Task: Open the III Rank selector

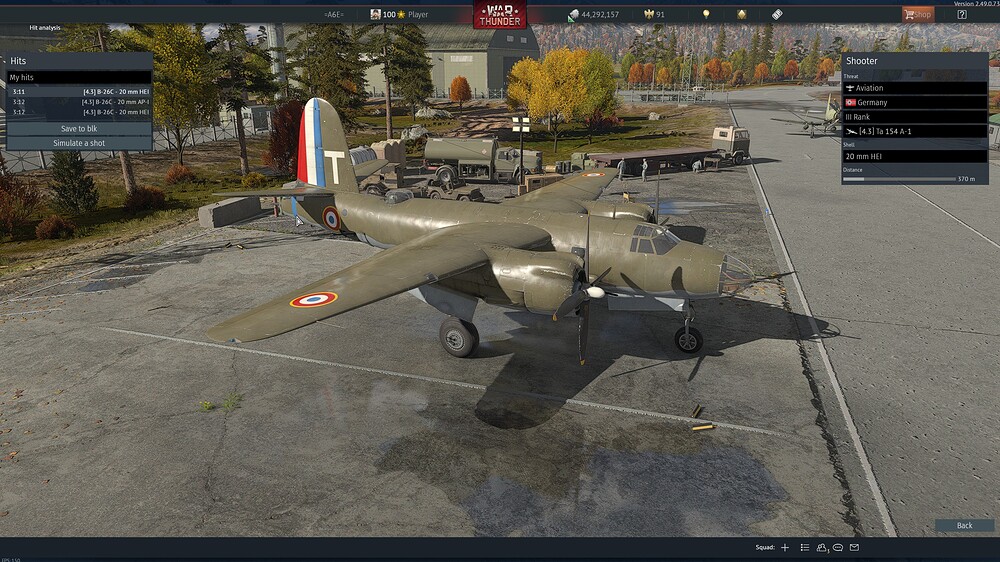Action: [915, 117]
